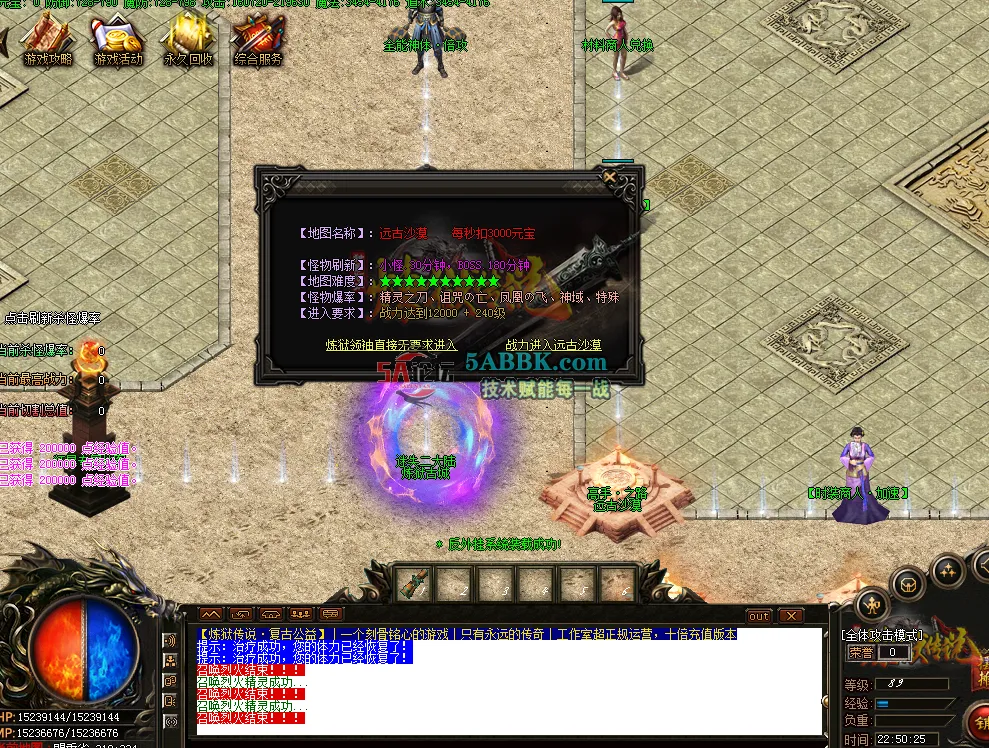Open the 永久回收 recycle icon

(x=188, y=41)
